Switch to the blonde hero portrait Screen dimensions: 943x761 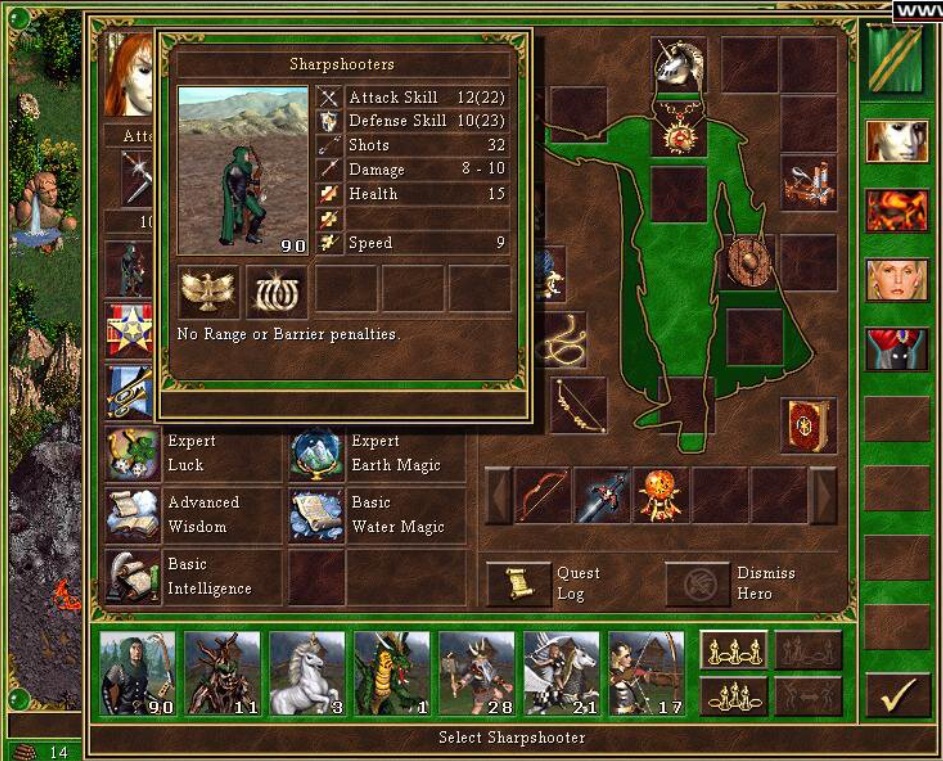point(896,280)
